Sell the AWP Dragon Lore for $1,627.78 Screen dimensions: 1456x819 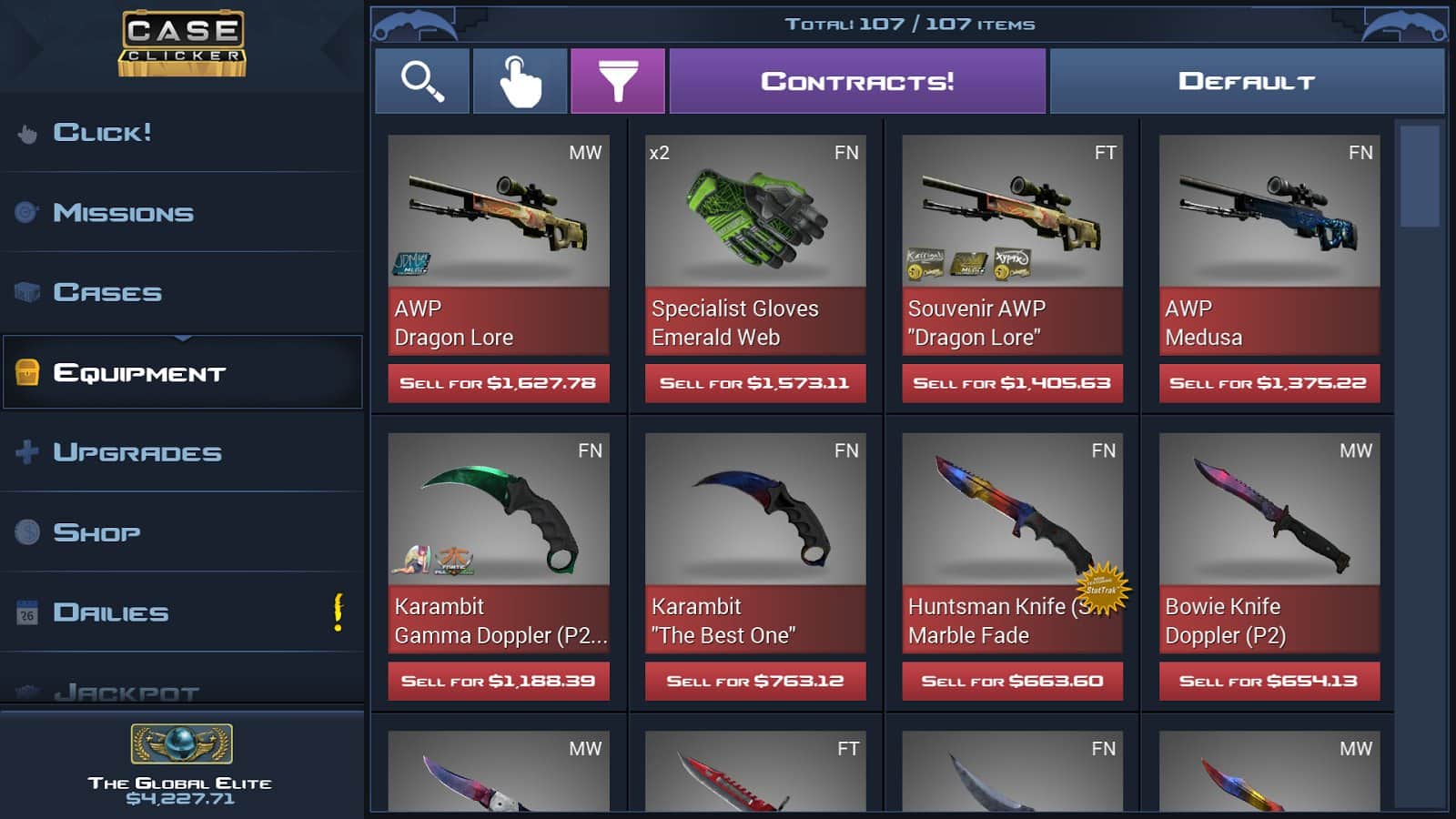[498, 382]
